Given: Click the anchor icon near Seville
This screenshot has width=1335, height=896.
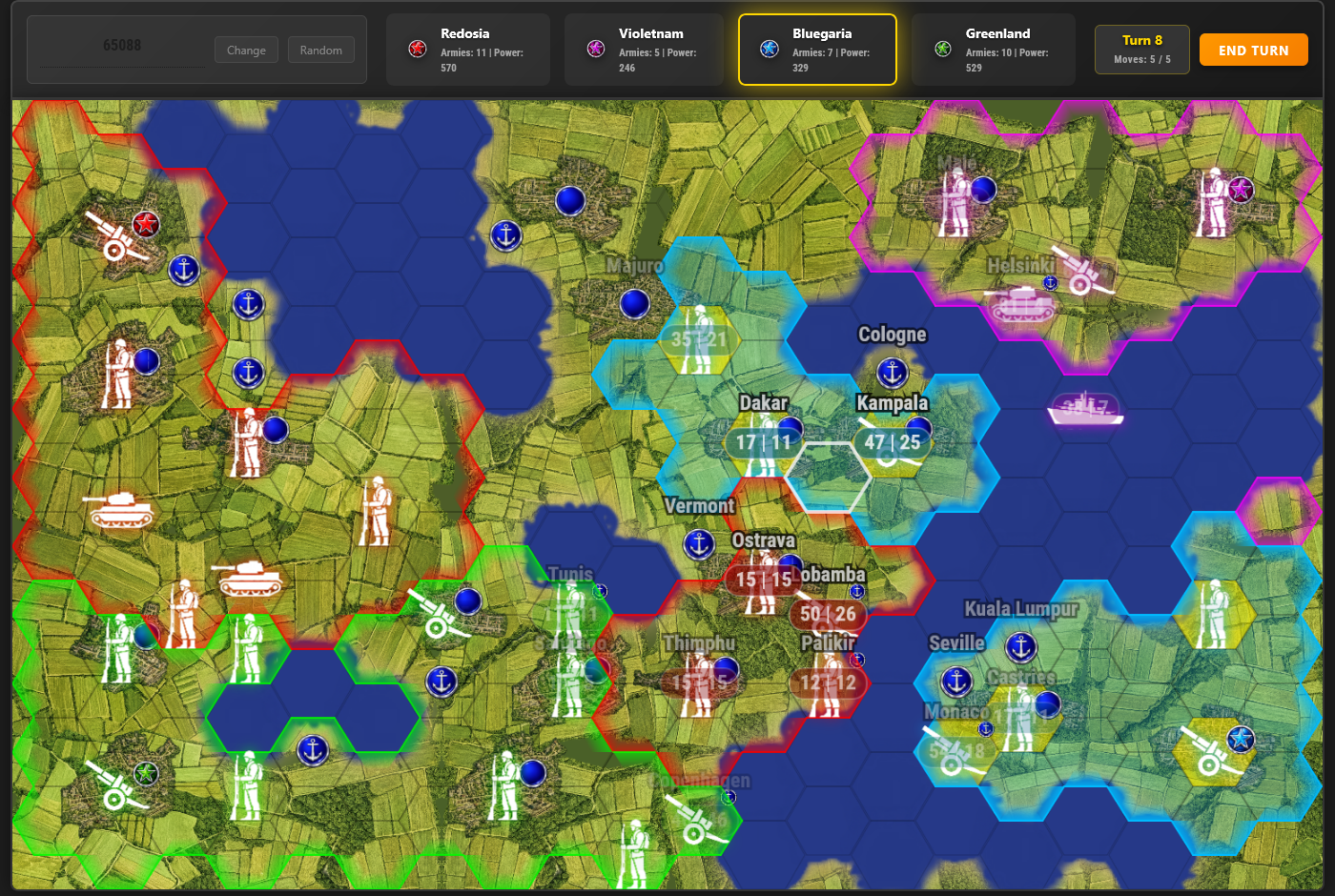Looking at the screenshot, I should click(x=956, y=682).
